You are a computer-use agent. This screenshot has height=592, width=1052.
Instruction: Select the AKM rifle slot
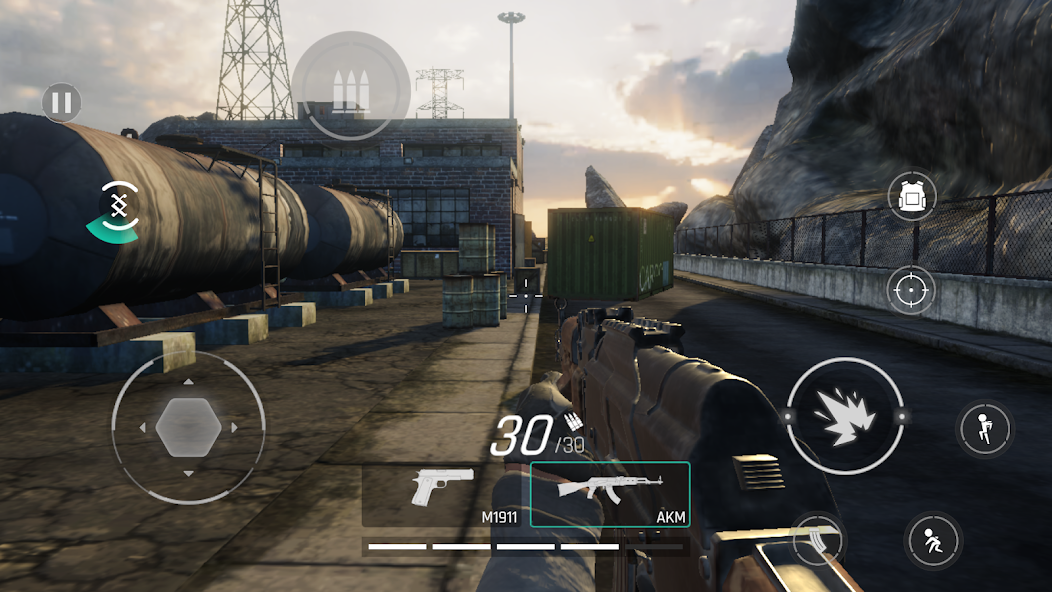pos(610,494)
